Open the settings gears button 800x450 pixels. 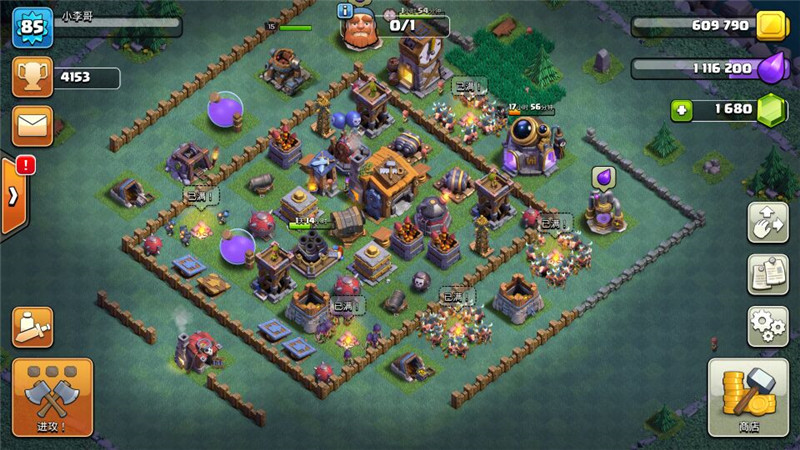coord(768,325)
